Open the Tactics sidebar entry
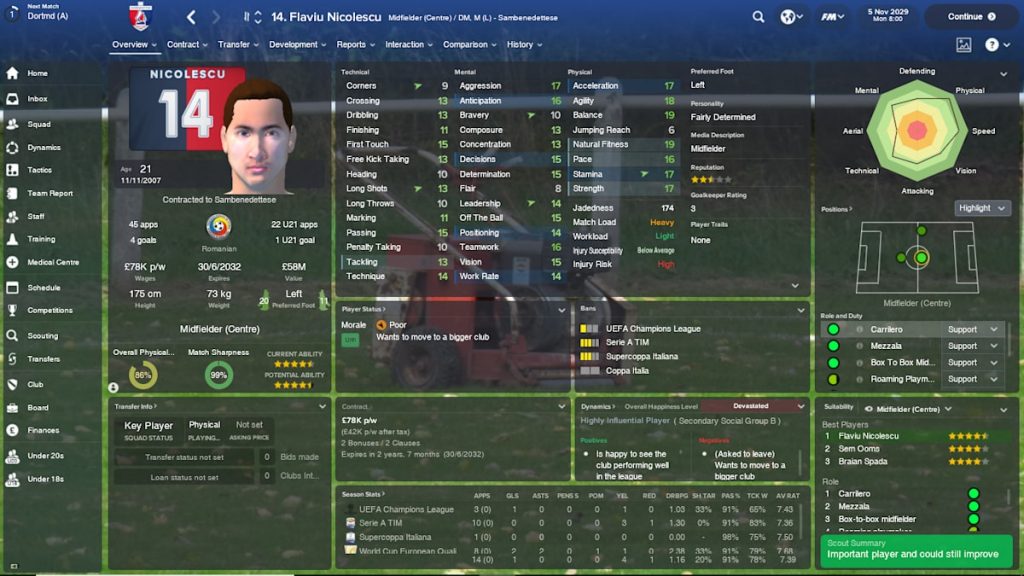Screen dimensions: 1024x576 pyautogui.click(x=40, y=170)
